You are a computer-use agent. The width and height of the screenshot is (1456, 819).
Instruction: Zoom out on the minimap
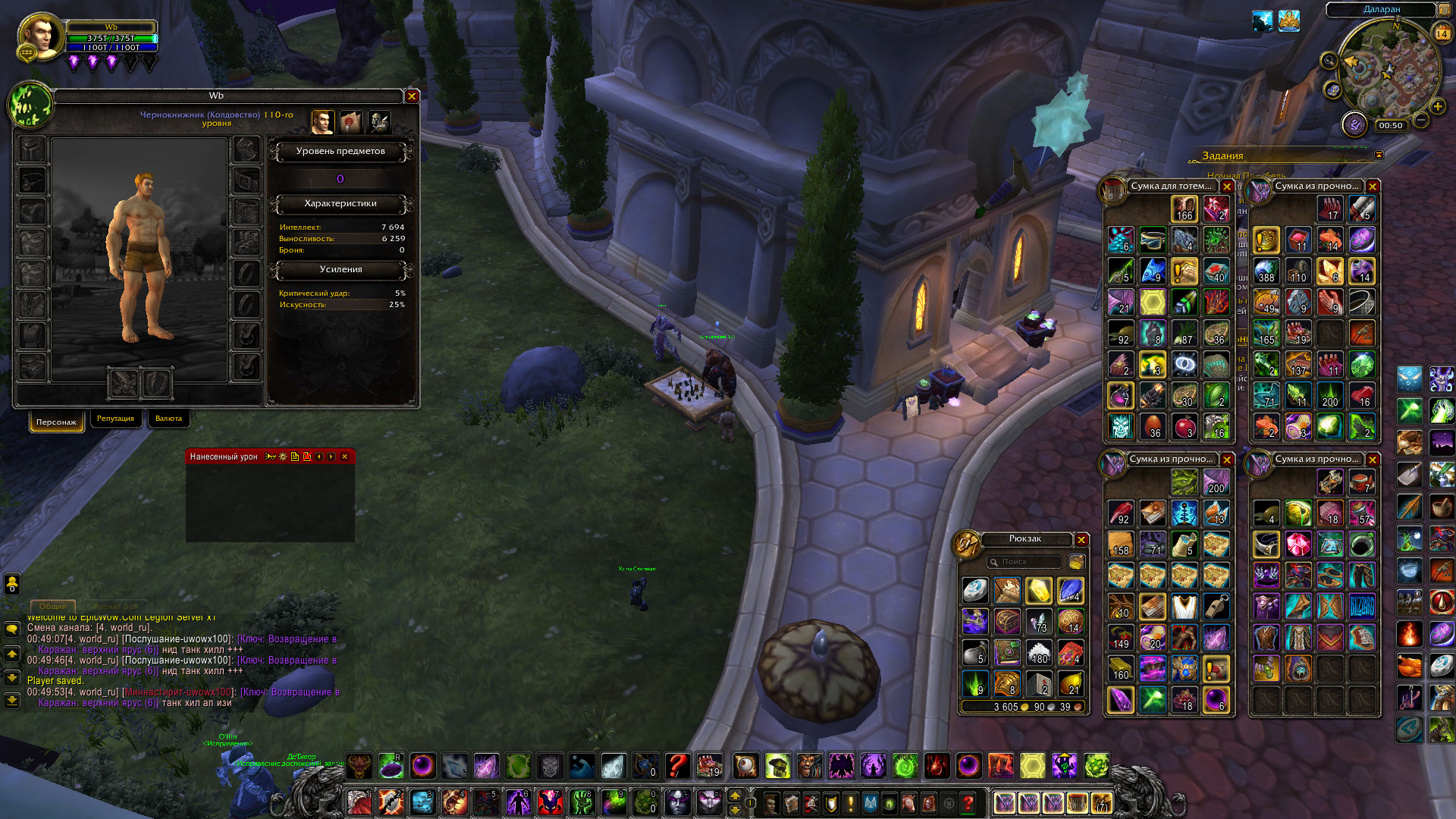pyautogui.click(x=1422, y=121)
